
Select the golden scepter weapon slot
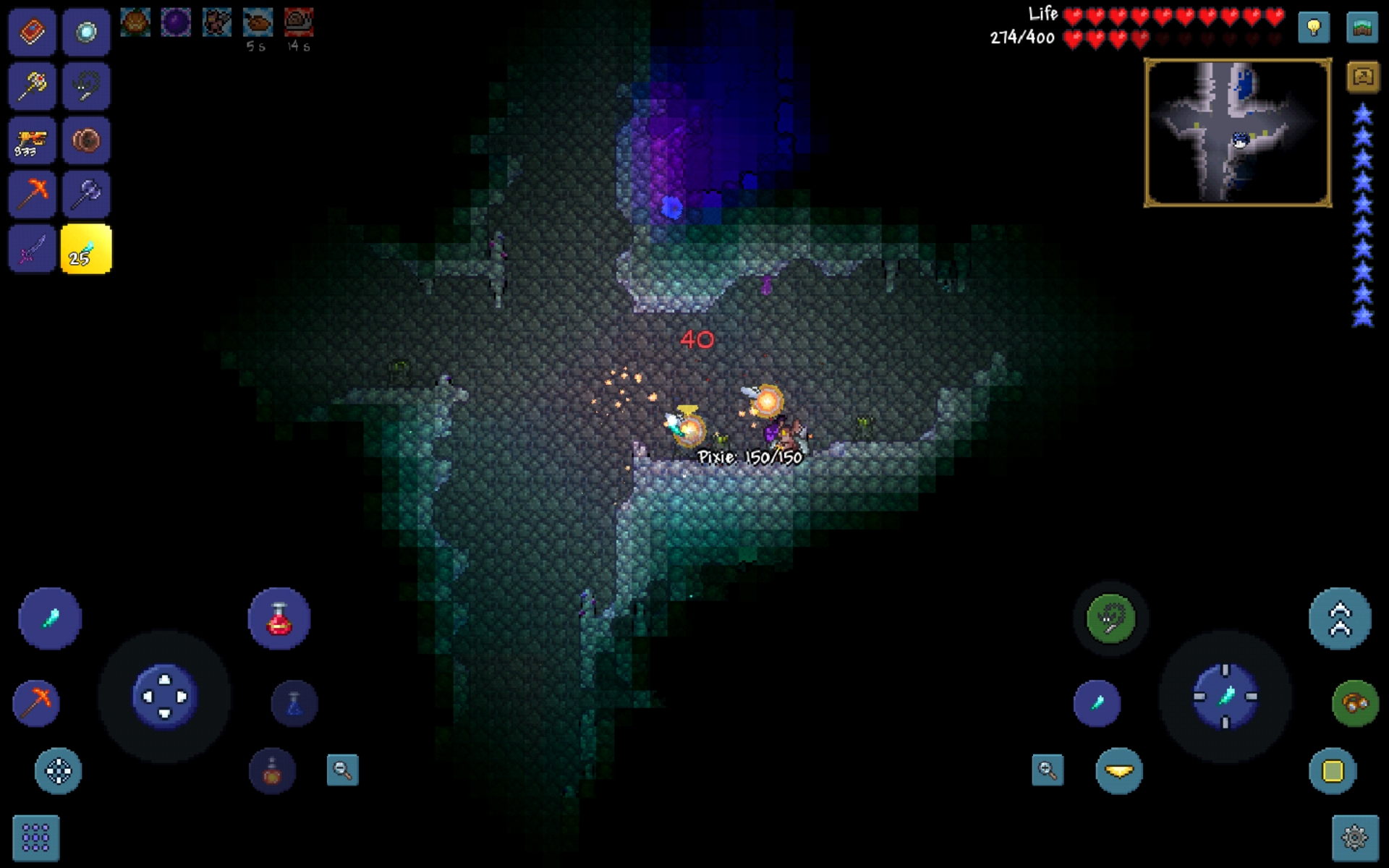pos(32,86)
